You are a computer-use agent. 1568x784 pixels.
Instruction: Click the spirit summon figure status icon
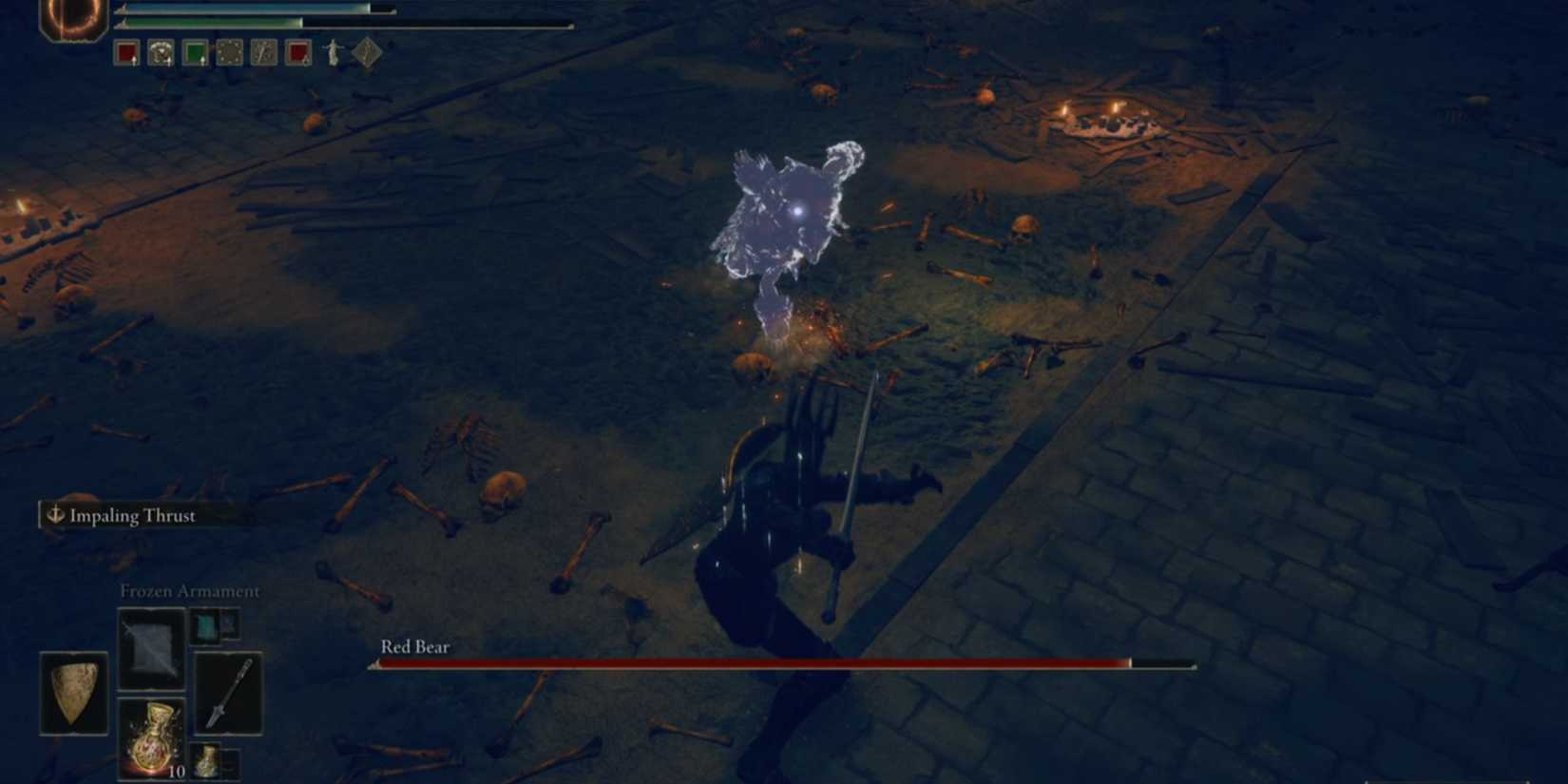pyautogui.click(x=334, y=52)
